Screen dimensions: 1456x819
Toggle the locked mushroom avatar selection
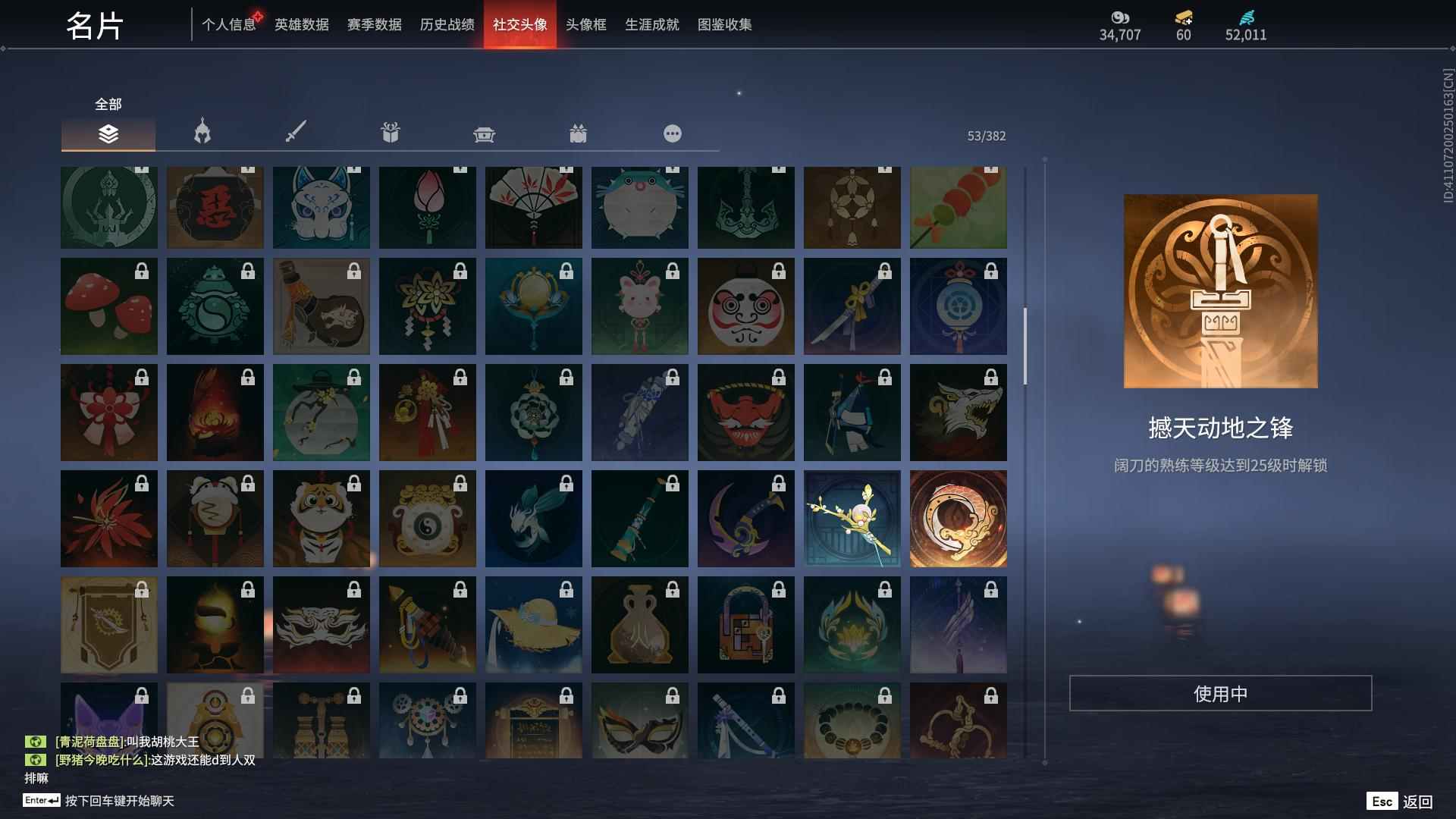108,306
